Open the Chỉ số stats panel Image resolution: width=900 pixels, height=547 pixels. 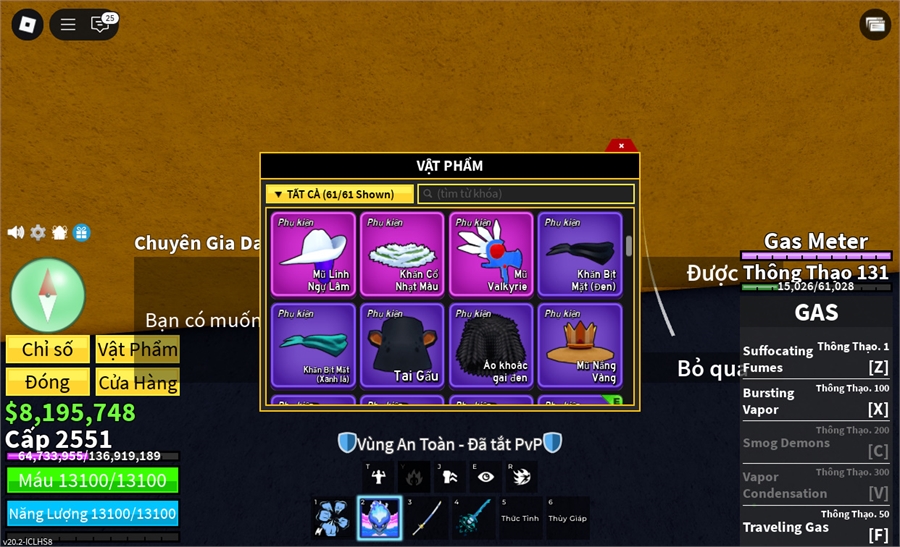coord(48,349)
